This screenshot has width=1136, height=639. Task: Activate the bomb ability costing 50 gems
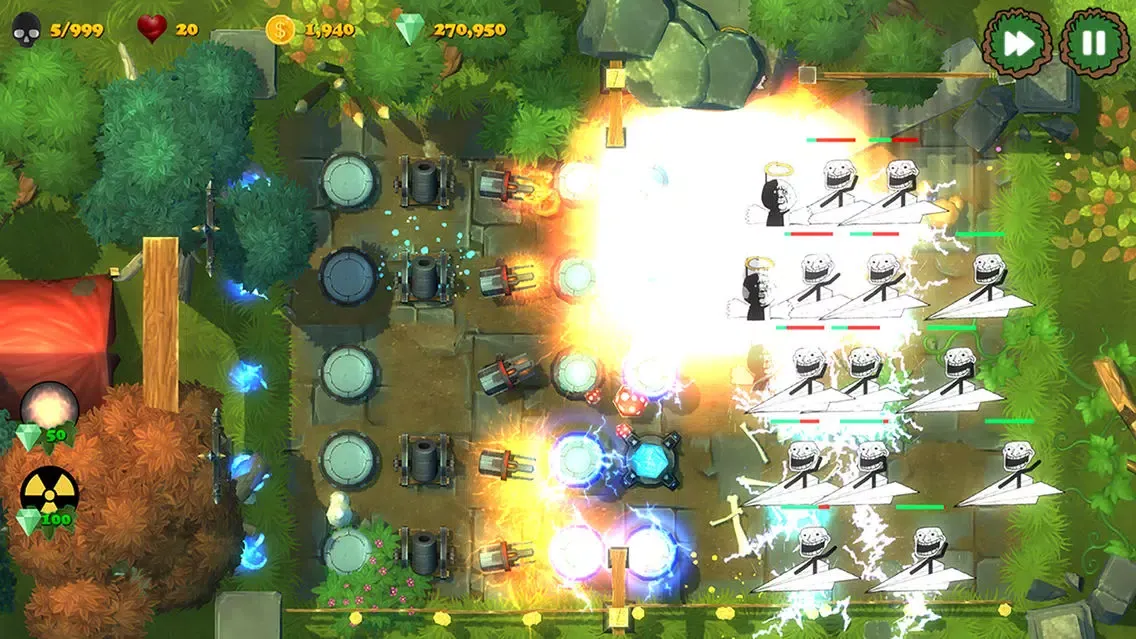[x=48, y=408]
